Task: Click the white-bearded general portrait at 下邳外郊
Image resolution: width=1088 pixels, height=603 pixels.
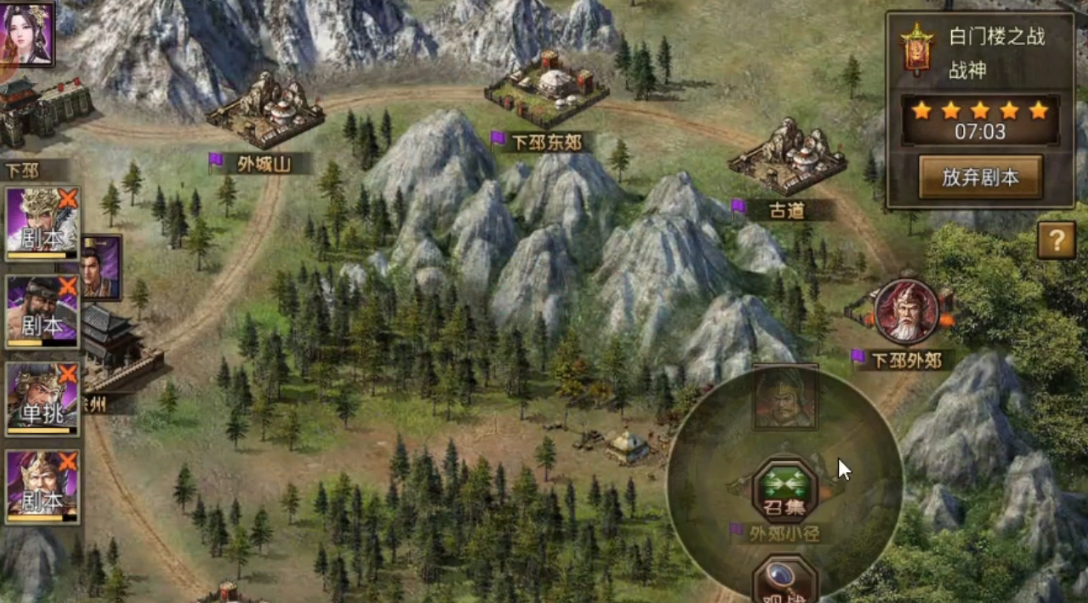Action: 906,311
